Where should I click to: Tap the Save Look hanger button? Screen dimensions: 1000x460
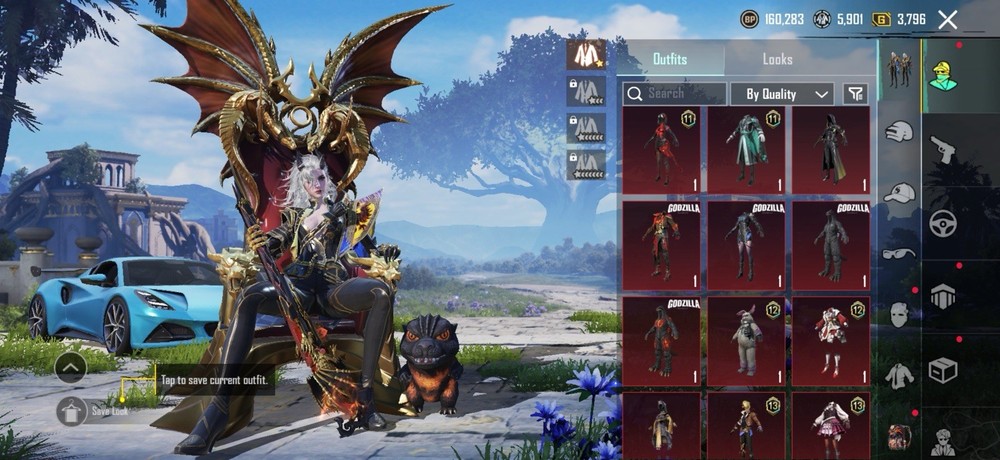(70, 409)
